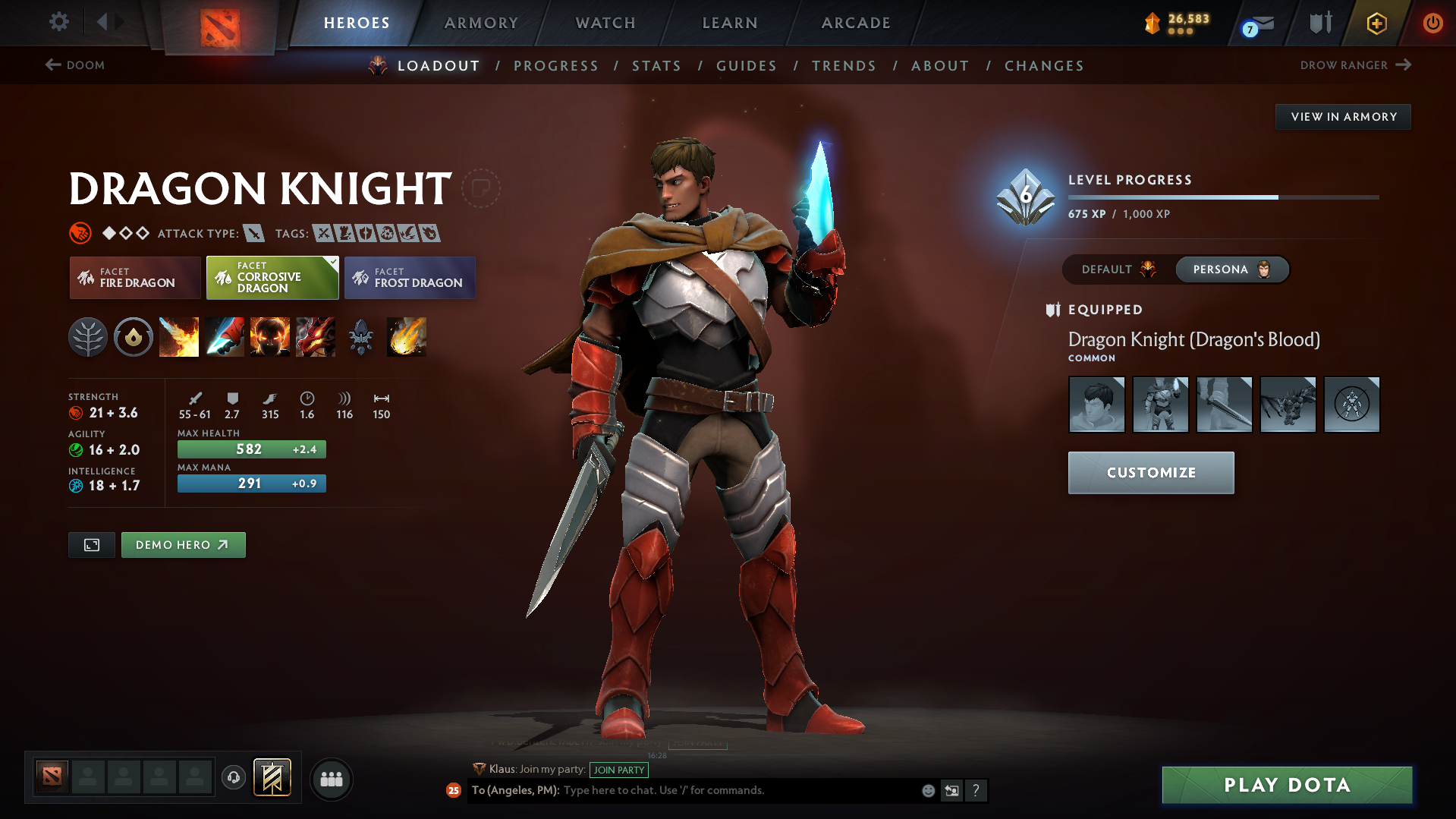The height and width of the screenshot is (819, 1456).
Task: Switch to the Default hero style
Action: pyautogui.click(x=1118, y=269)
